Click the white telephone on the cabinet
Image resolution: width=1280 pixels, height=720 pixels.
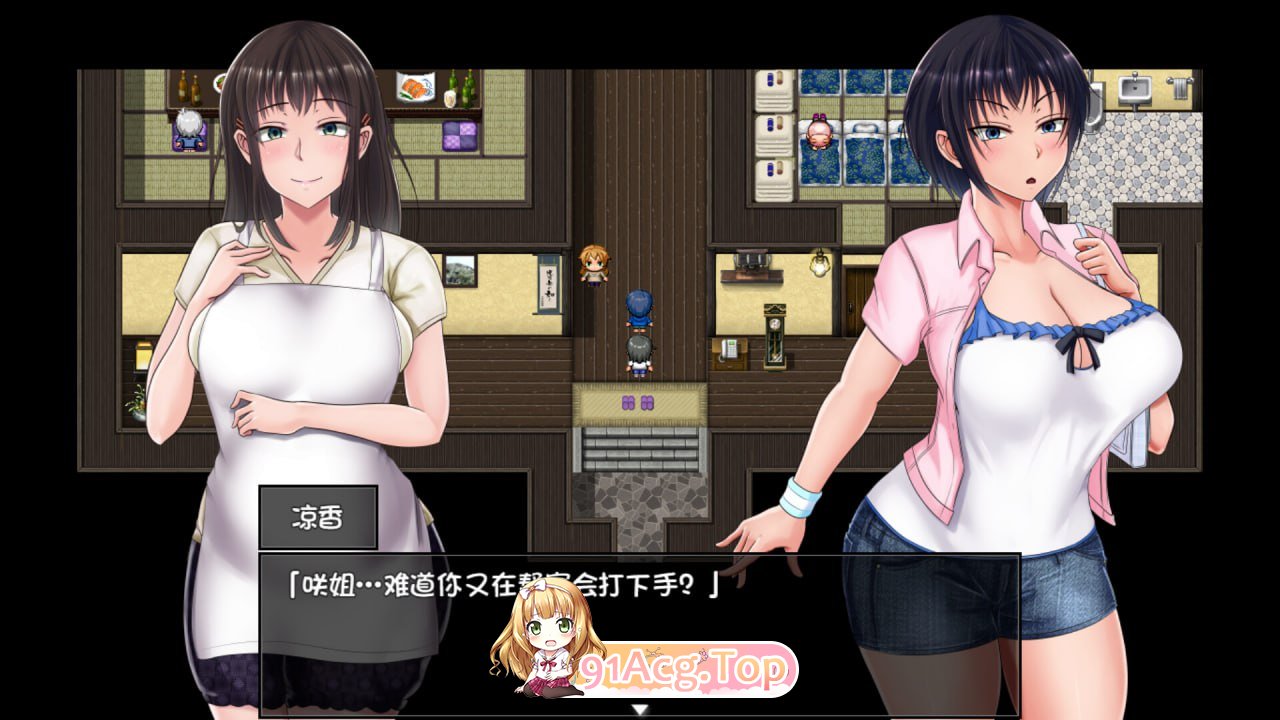click(728, 350)
